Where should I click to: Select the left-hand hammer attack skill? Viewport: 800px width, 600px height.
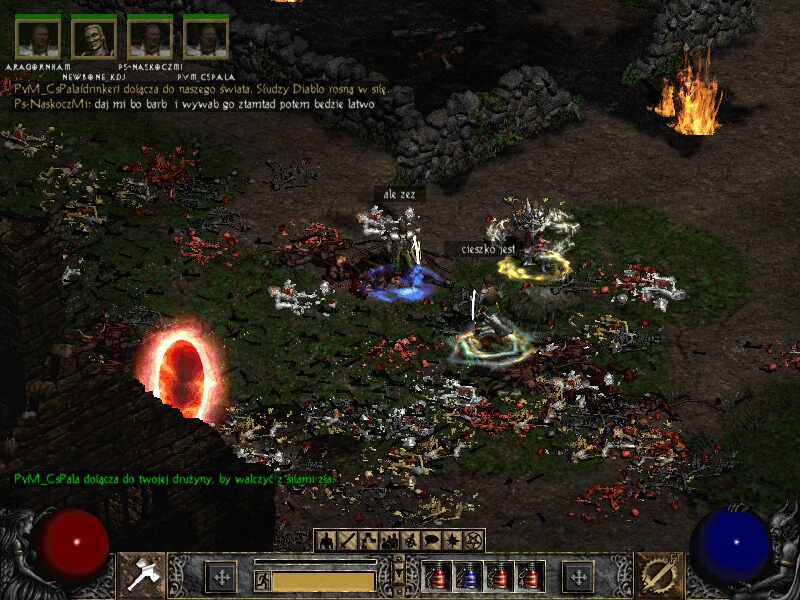142,575
